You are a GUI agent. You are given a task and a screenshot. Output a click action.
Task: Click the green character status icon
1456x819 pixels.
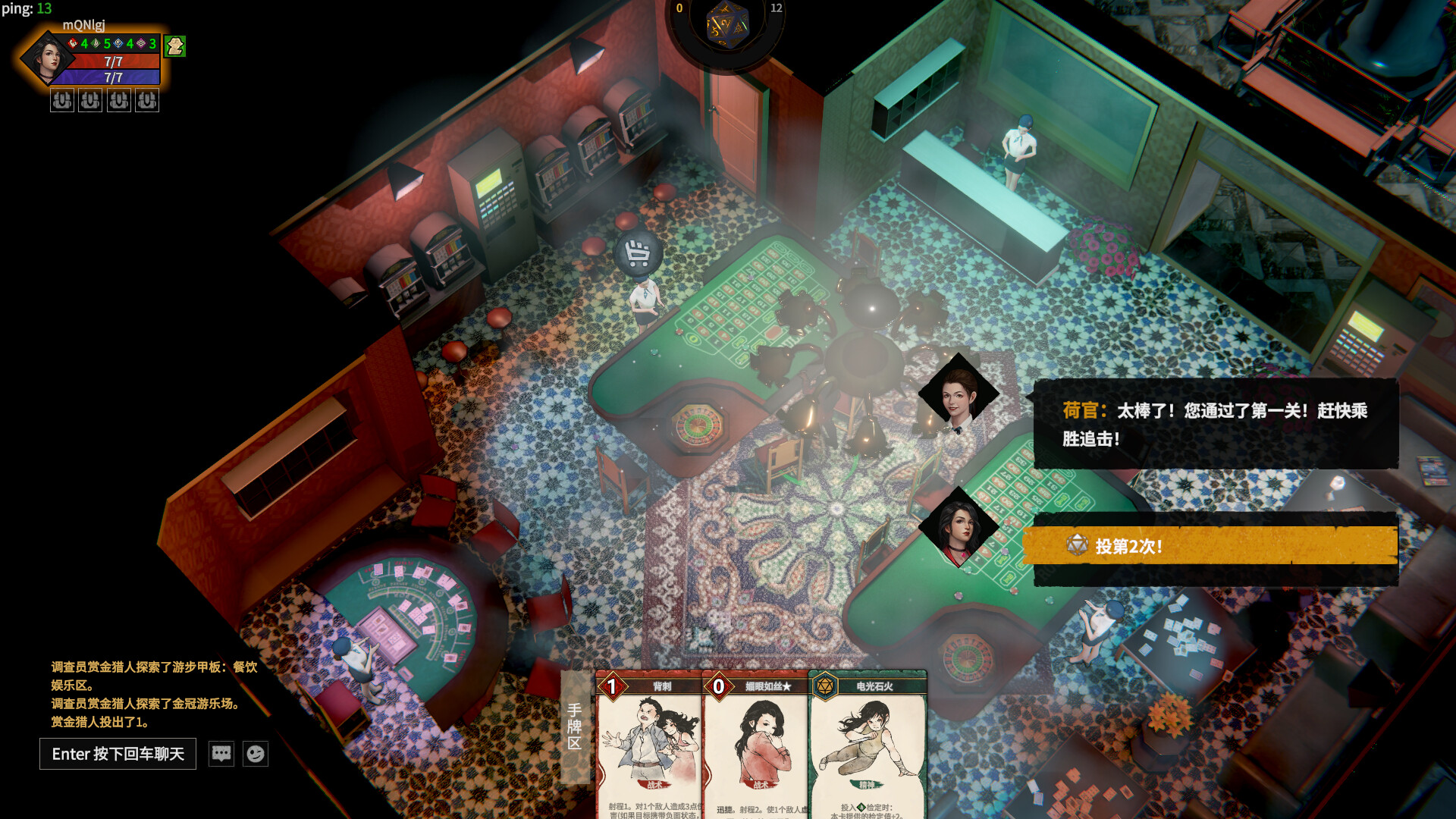tap(175, 46)
